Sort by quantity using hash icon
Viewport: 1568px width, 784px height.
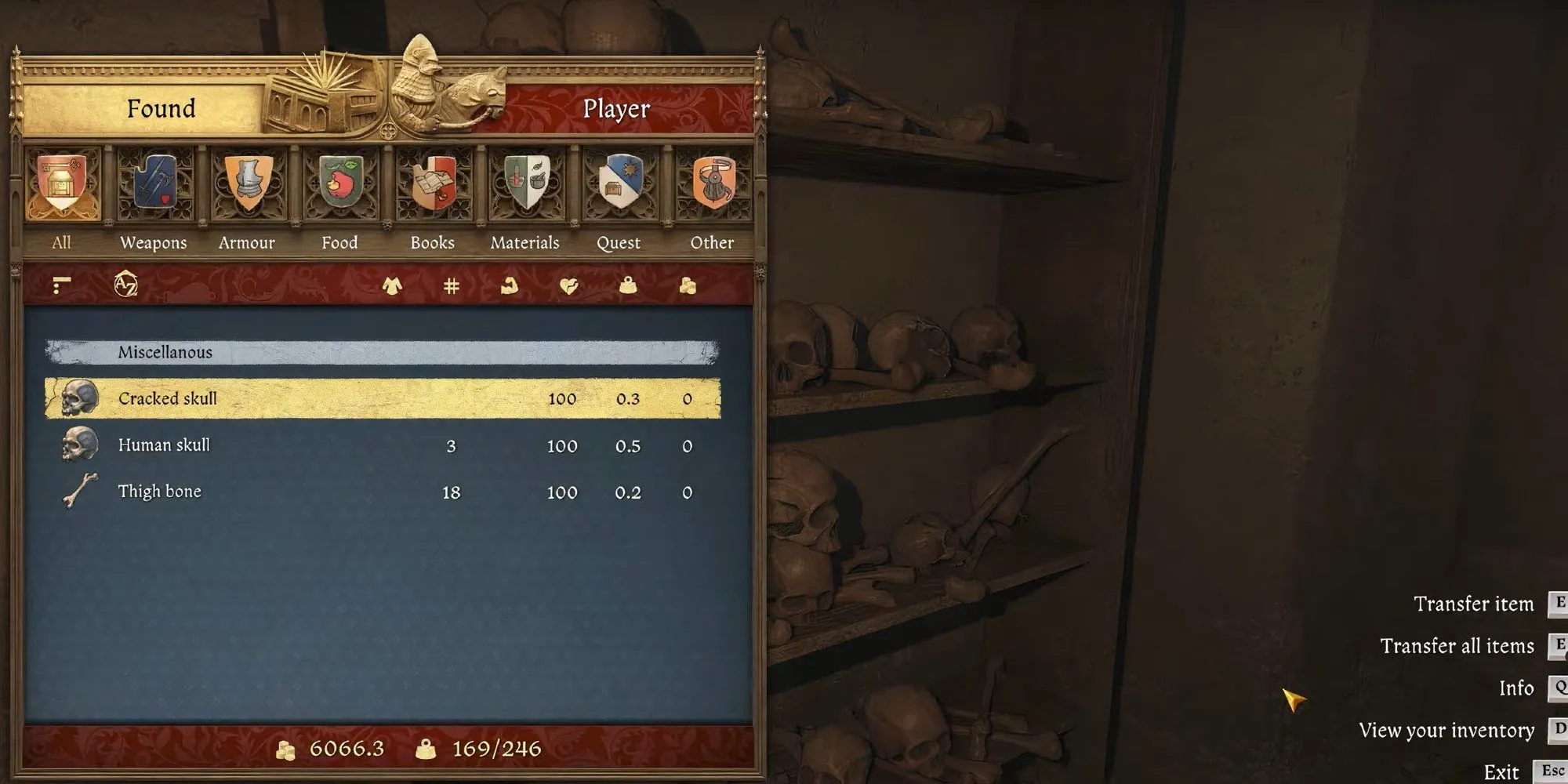[x=451, y=286]
